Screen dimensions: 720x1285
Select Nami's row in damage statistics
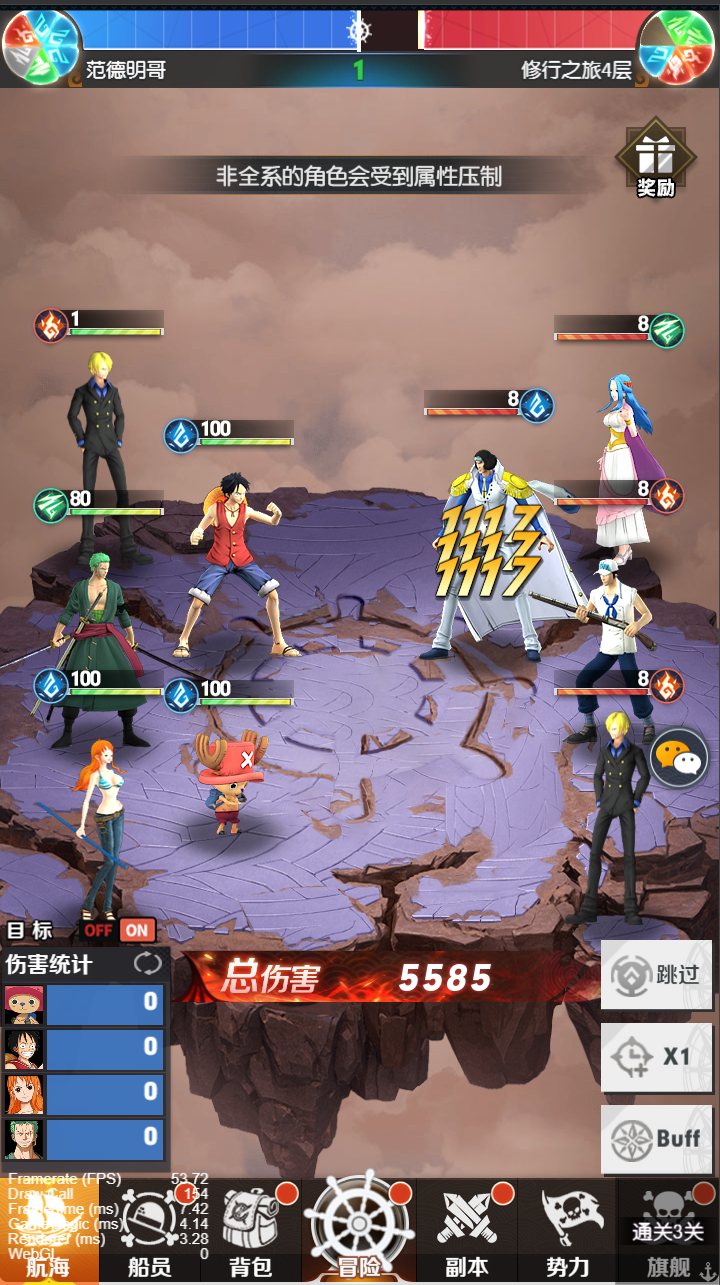point(84,1093)
